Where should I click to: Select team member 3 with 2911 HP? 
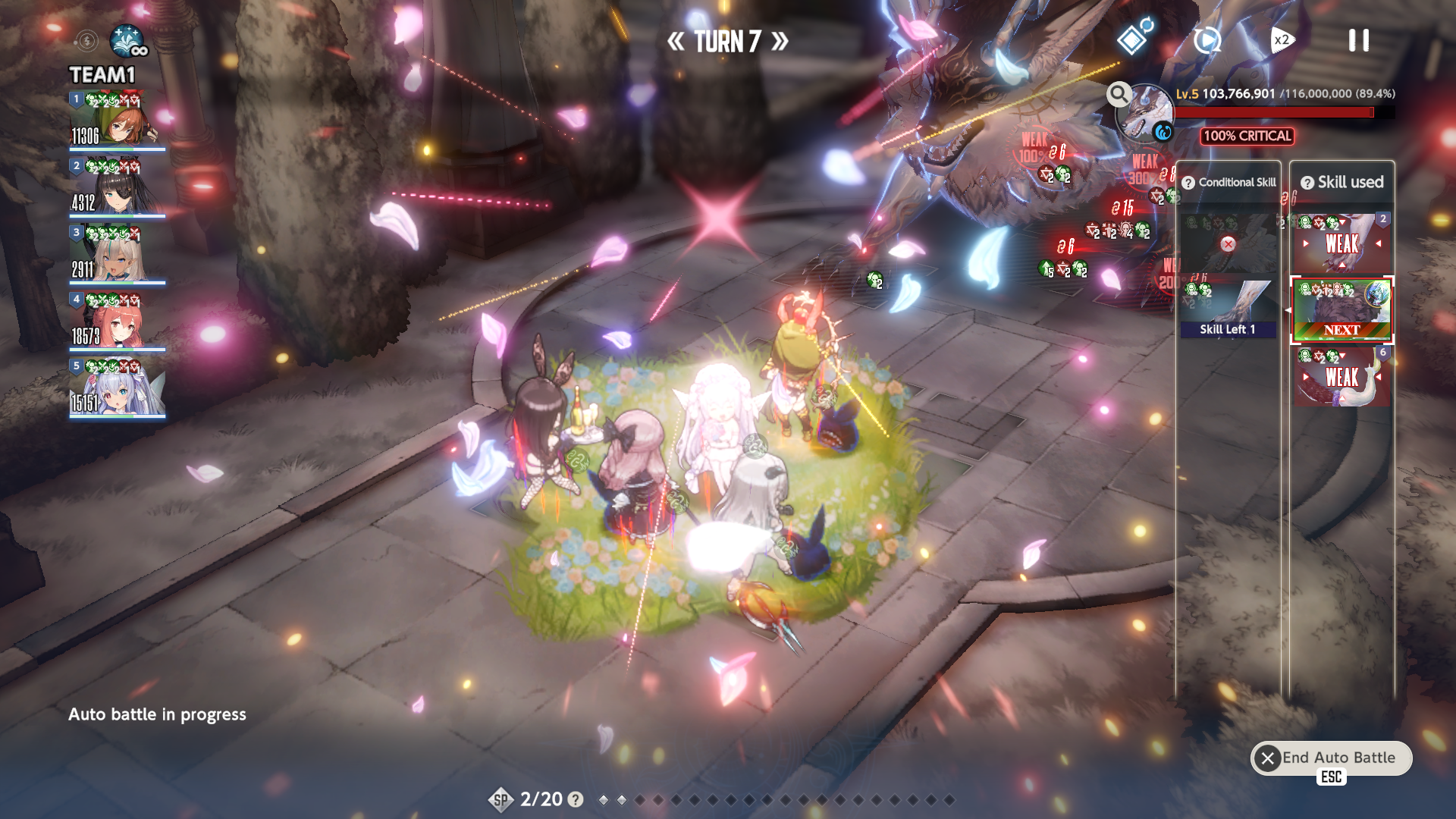118,253
